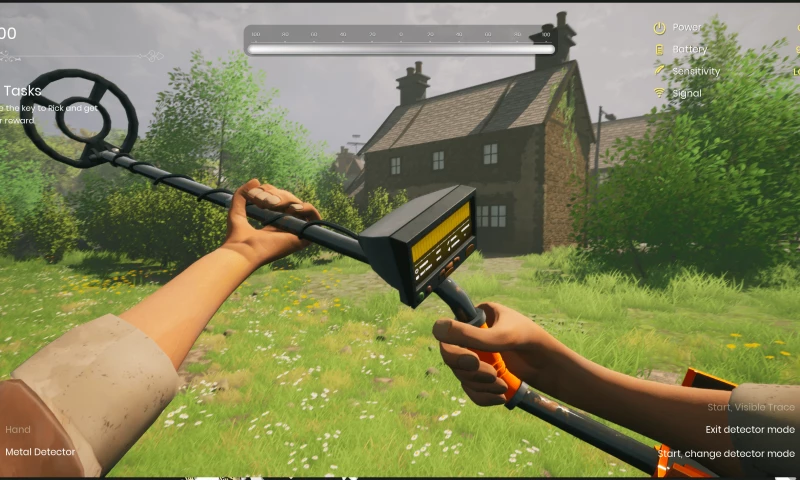Activate change detector mode option
The width and height of the screenshot is (800, 480).
click(727, 453)
